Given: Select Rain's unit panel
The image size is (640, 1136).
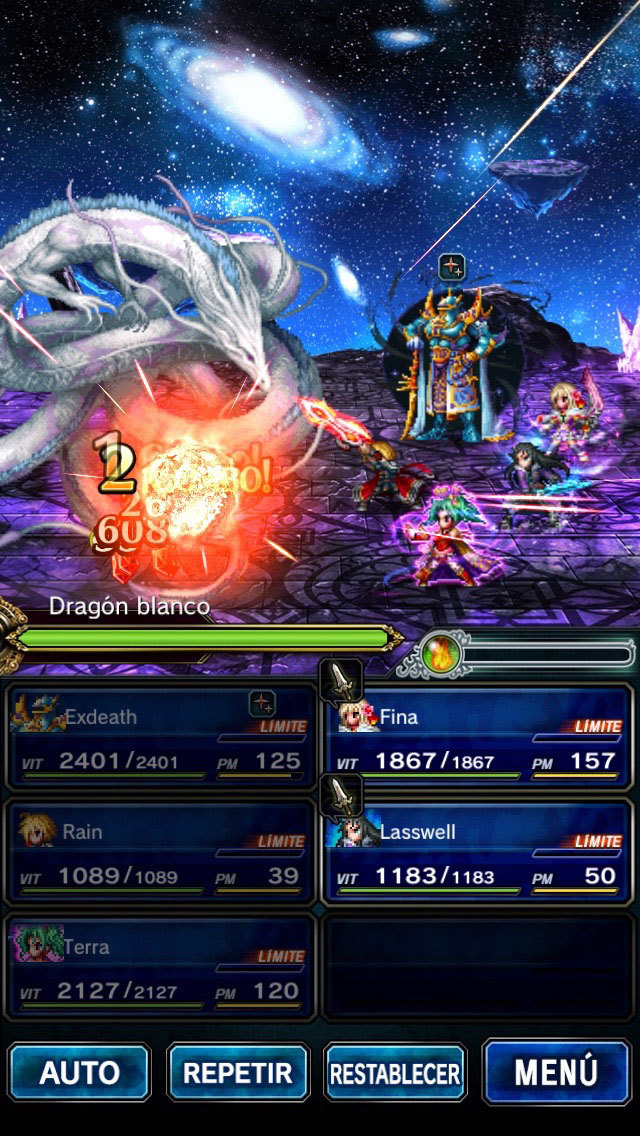Looking at the screenshot, I should (160, 853).
